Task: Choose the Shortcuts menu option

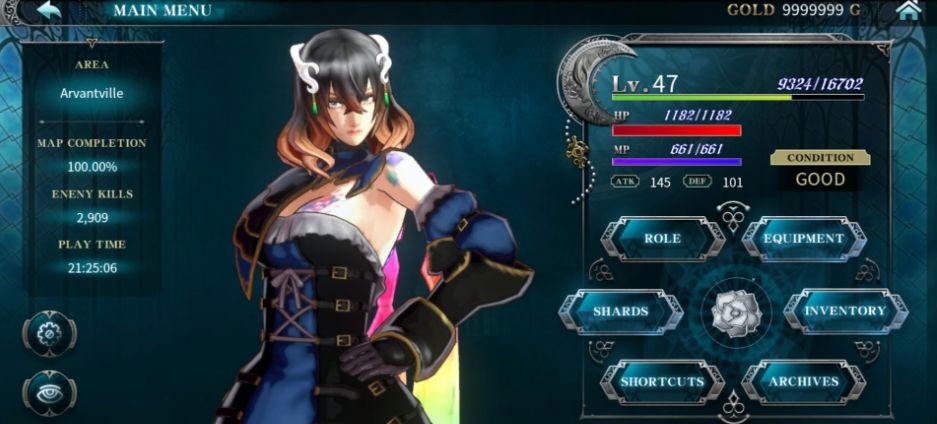Action: point(662,382)
